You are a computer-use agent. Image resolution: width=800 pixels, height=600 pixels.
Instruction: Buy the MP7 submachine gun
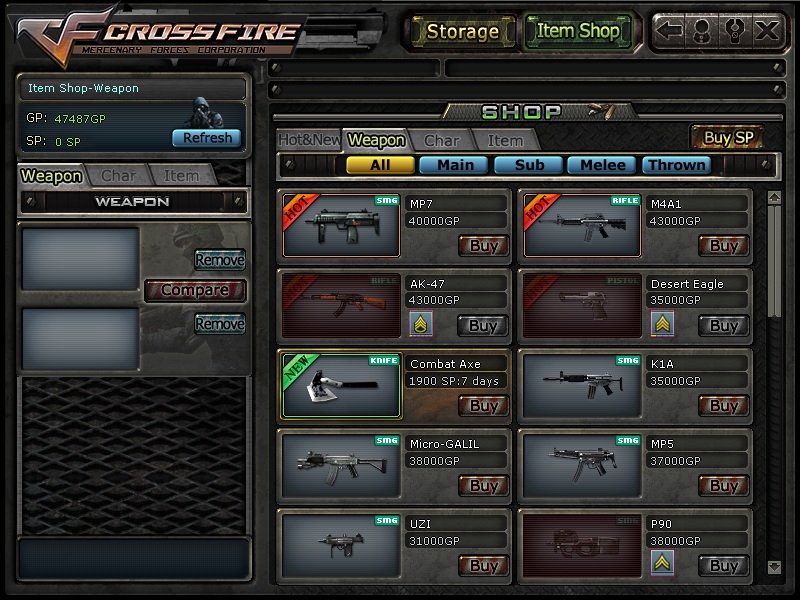tap(483, 245)
